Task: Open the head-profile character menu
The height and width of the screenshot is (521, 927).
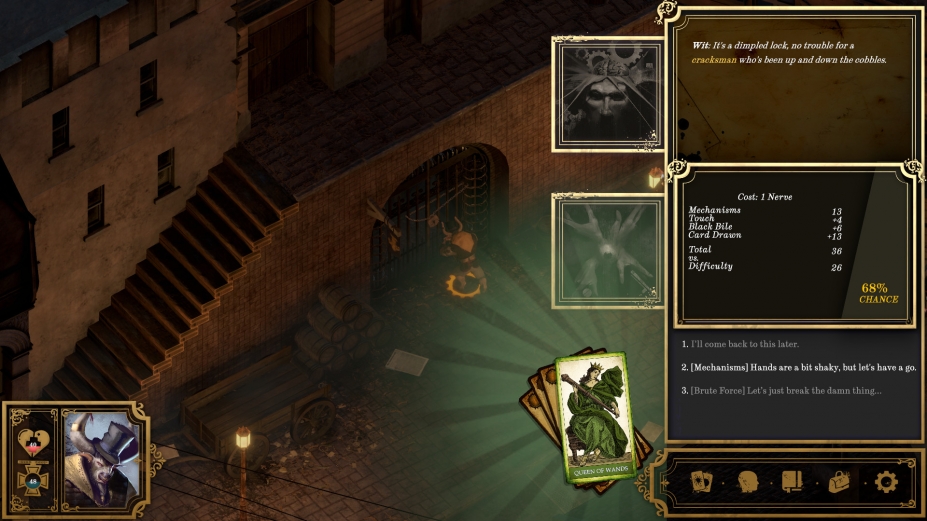Action: pyautogui.click(x=748, y=482)
